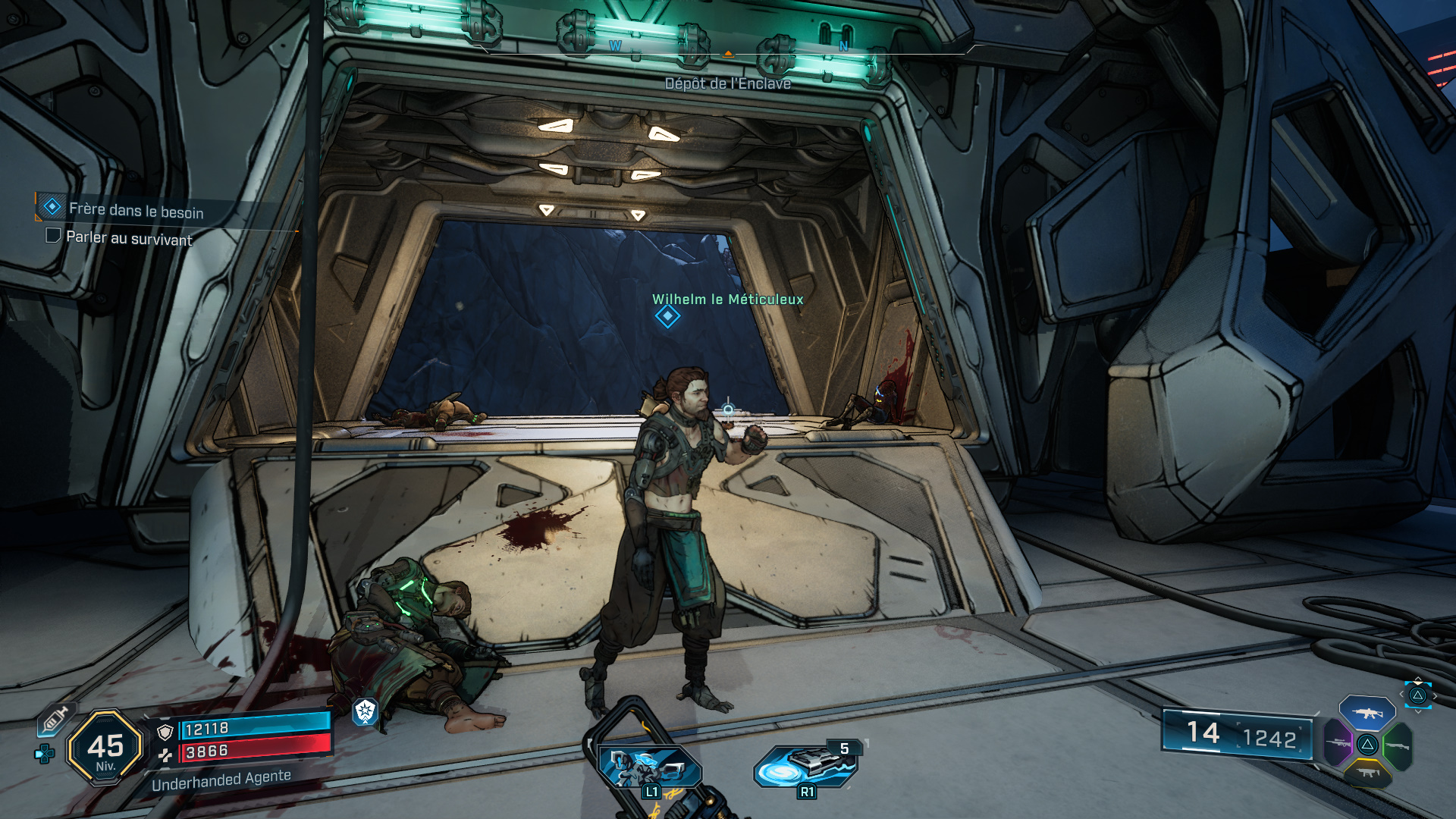Tick the 'Parler au survivant' objective checkbox

coord(53,236)
